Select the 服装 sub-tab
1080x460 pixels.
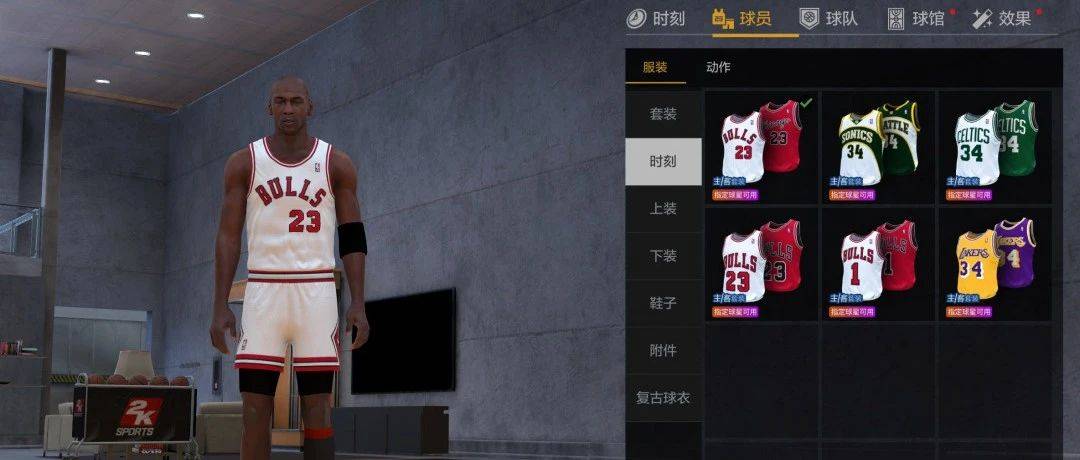(x=655, y=67)
